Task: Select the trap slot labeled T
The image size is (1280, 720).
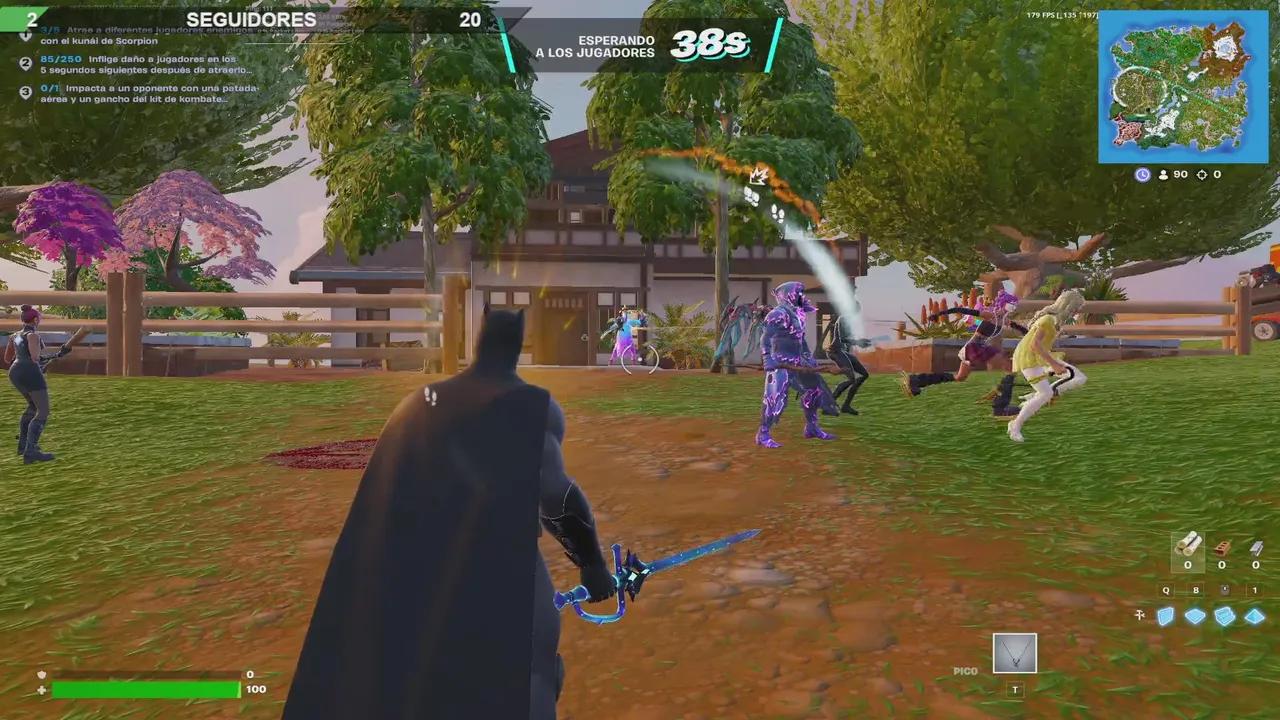Action: point(1014,690)
